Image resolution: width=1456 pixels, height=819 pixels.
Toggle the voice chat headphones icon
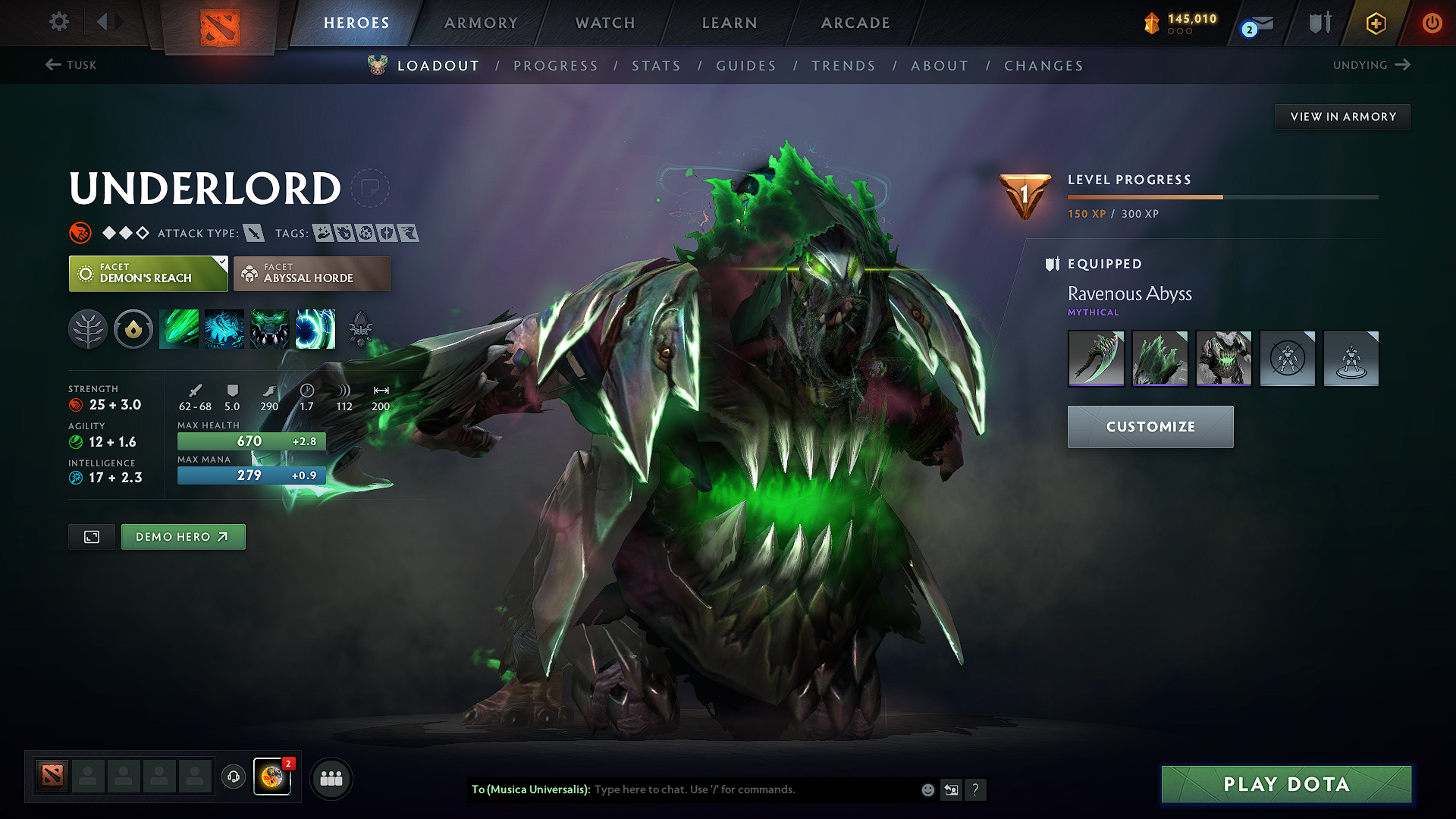(233, 777)
